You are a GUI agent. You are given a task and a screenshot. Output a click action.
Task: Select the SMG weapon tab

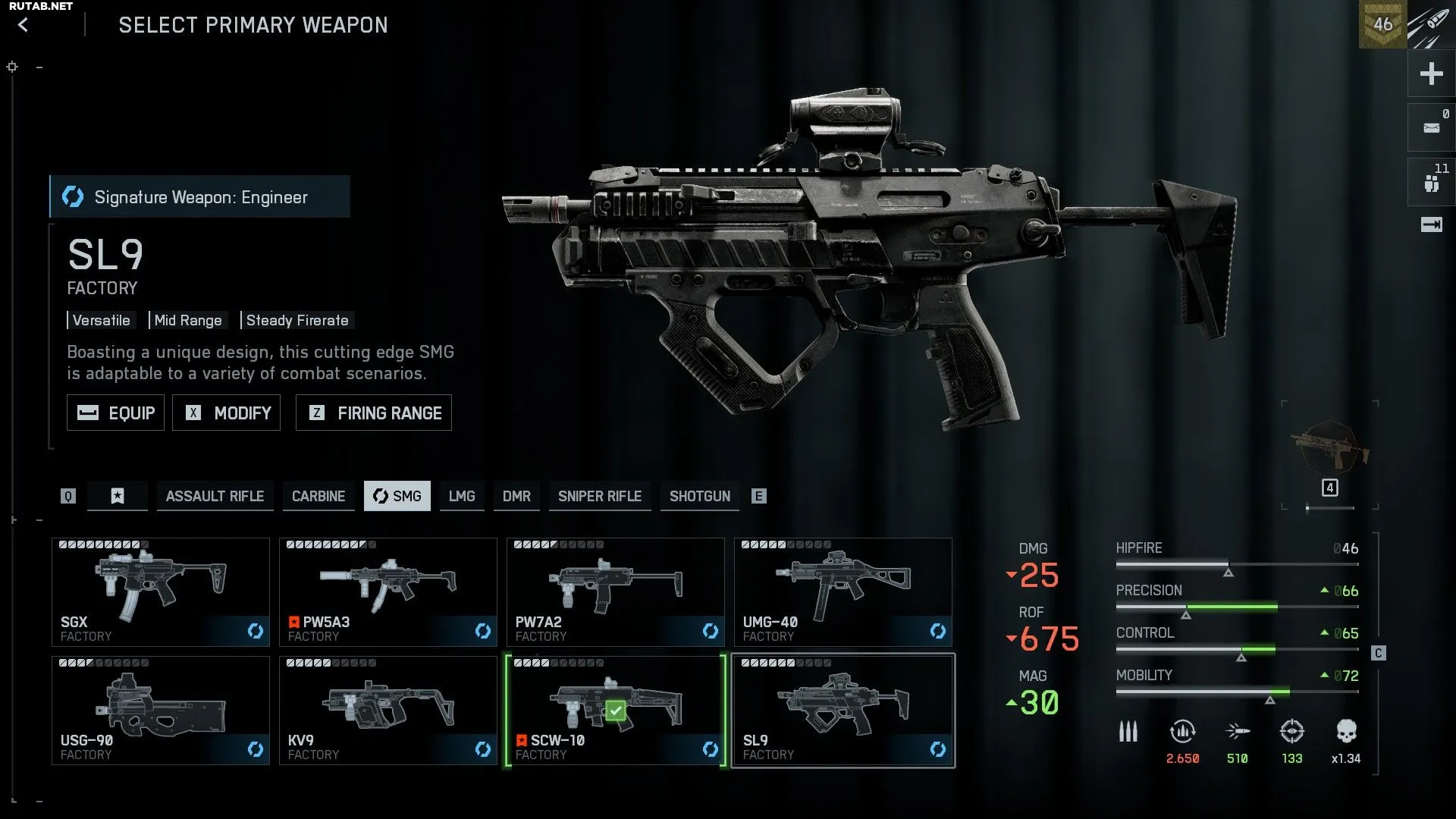397,496
